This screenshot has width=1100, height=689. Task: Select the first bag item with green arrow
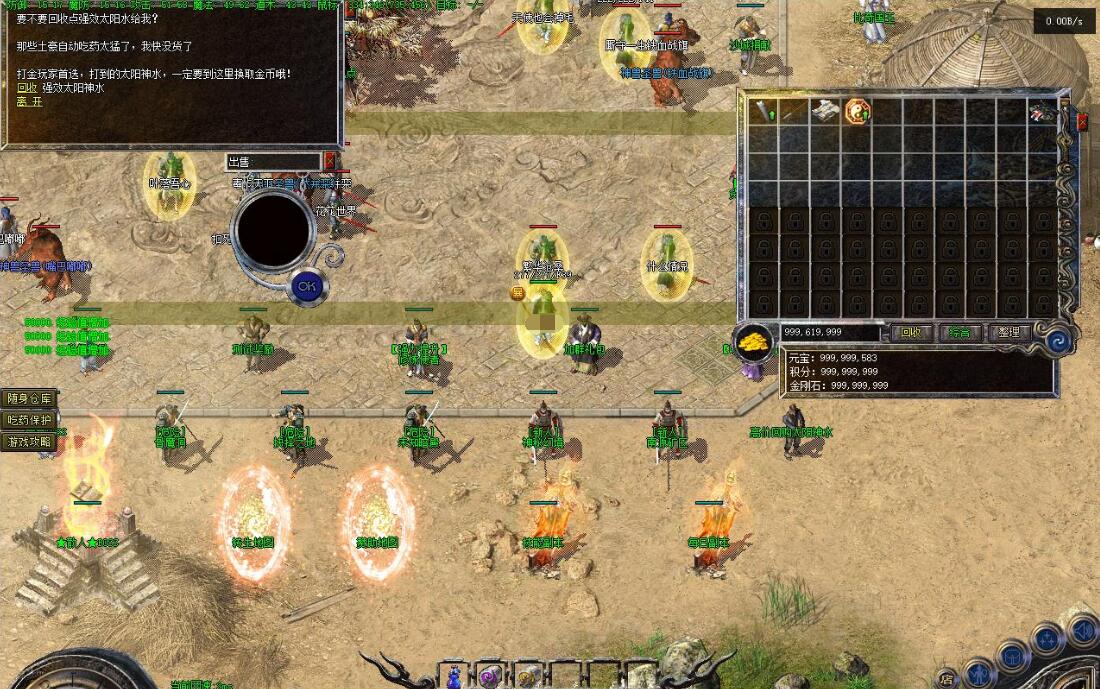pyautogui.click(x=764, y=111)
